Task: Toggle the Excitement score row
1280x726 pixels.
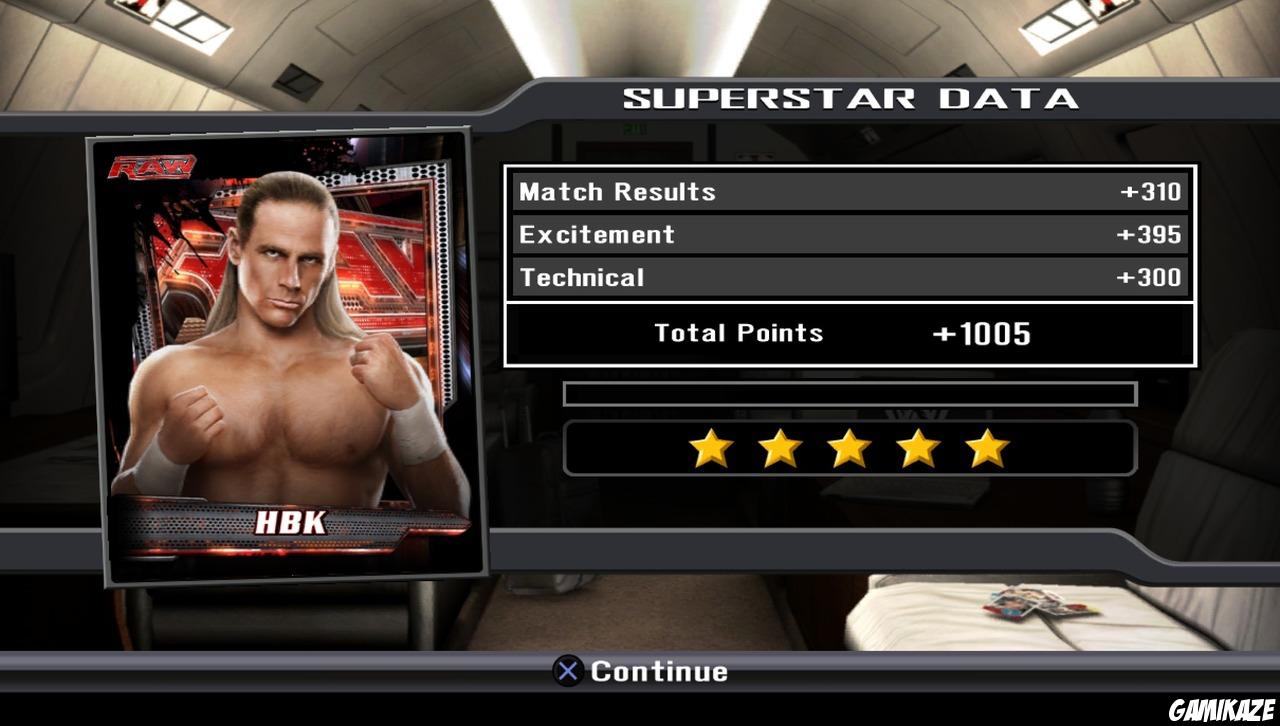Action: pos(848,234)
